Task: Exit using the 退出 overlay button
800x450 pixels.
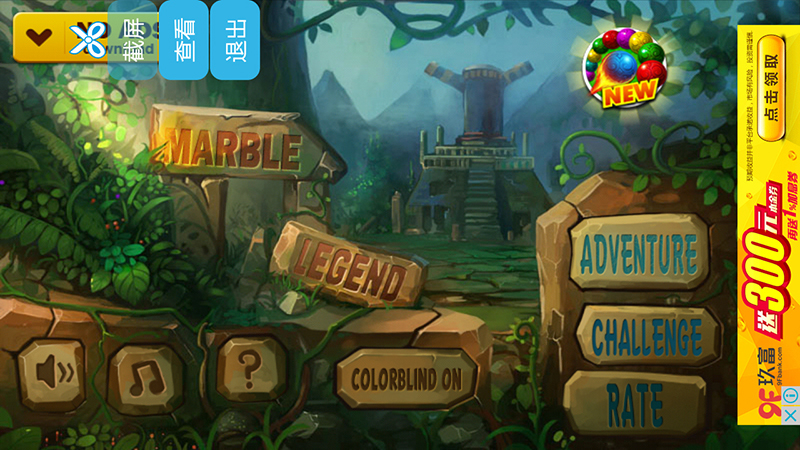Action: click(x=236, y=39)
